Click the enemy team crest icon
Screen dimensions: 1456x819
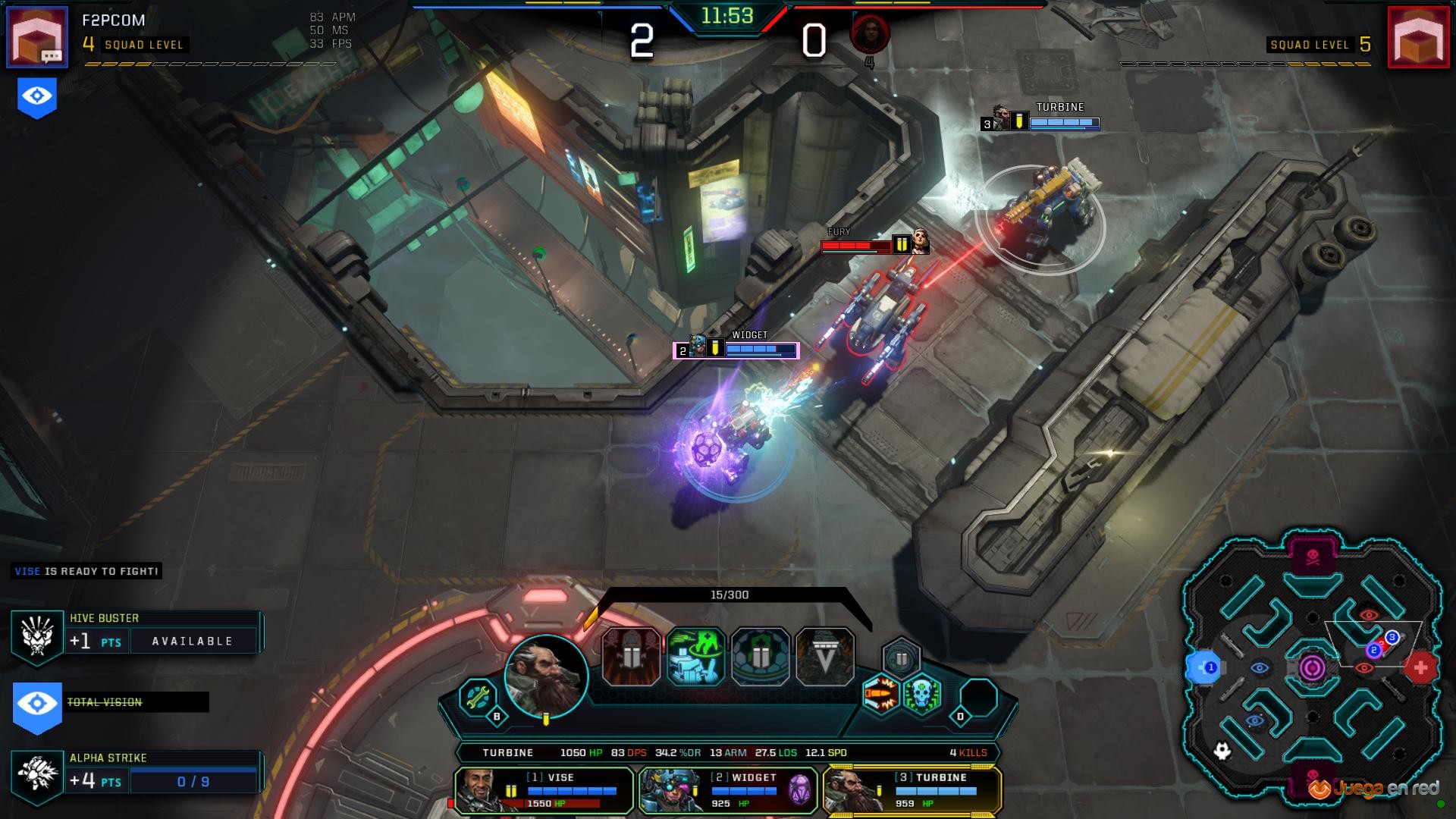pos(1418,36)
